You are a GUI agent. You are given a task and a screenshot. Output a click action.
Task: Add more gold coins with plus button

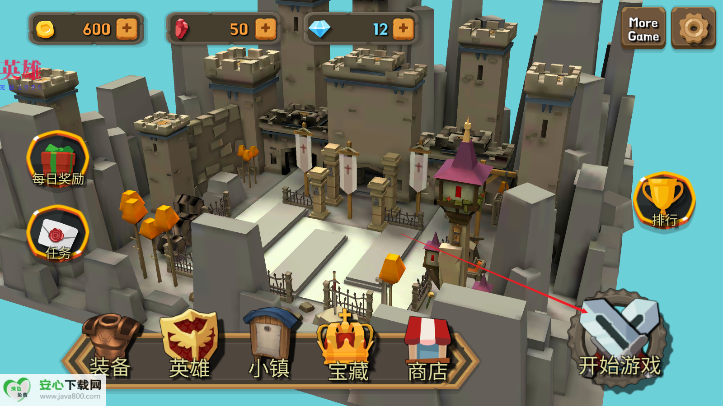[x=127, y=29]
